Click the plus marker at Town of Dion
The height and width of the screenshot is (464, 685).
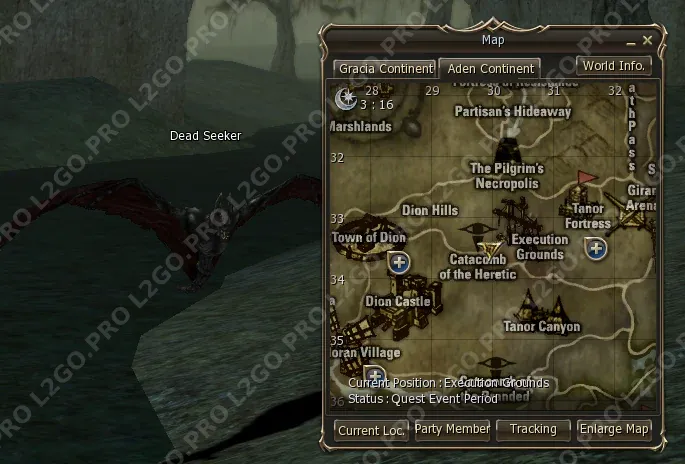pos(399,262)
